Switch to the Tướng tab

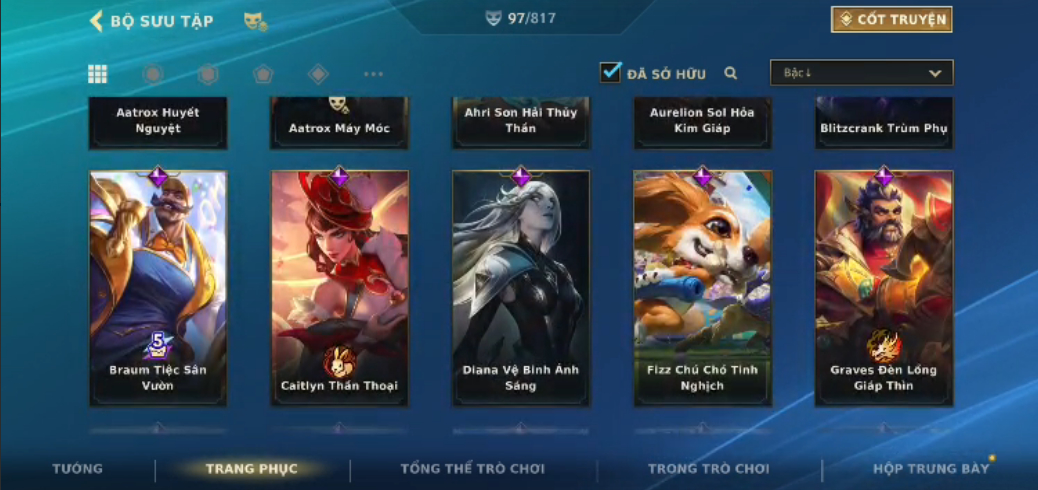tap(77, 469)
